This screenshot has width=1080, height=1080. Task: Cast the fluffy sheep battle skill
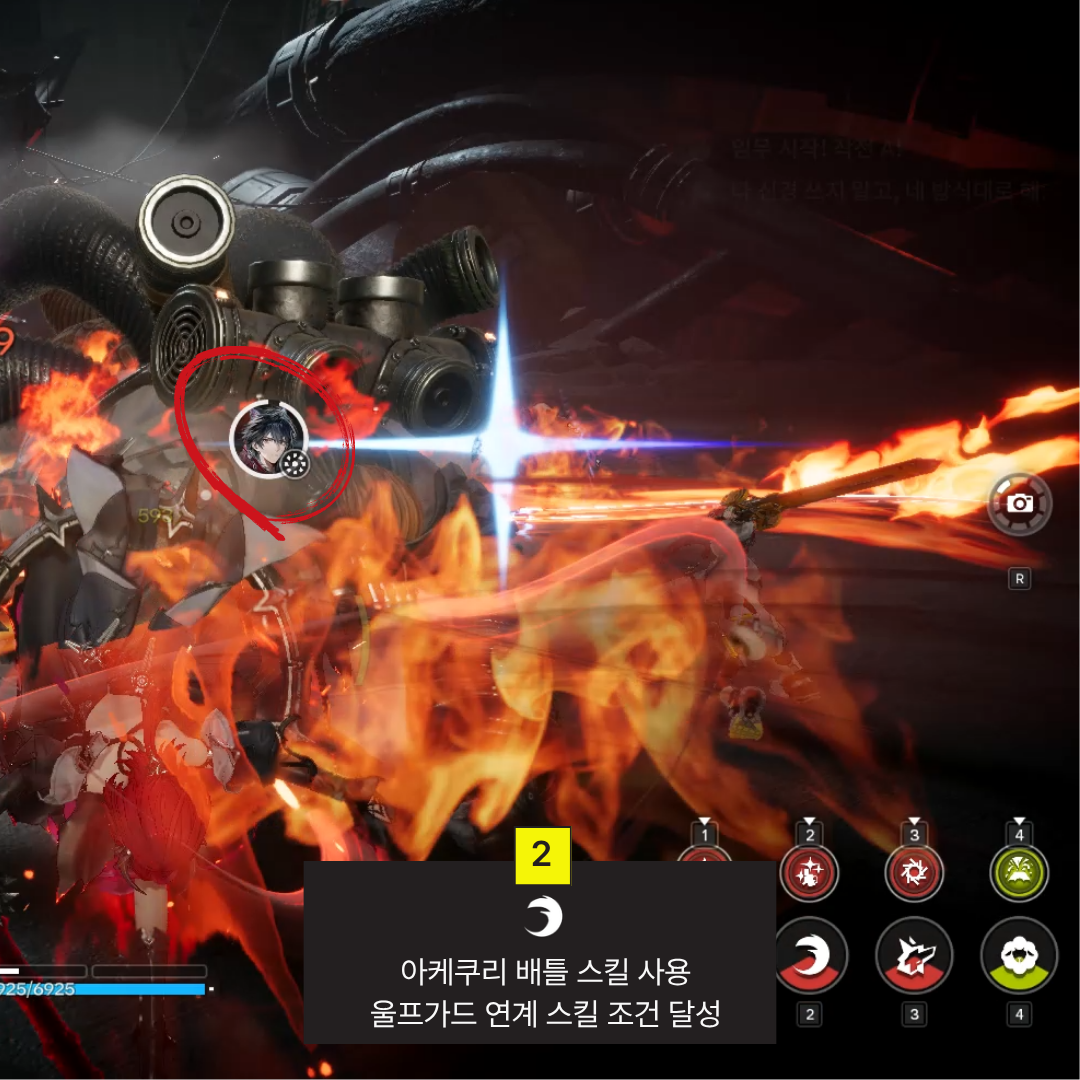coord(1018,955)
